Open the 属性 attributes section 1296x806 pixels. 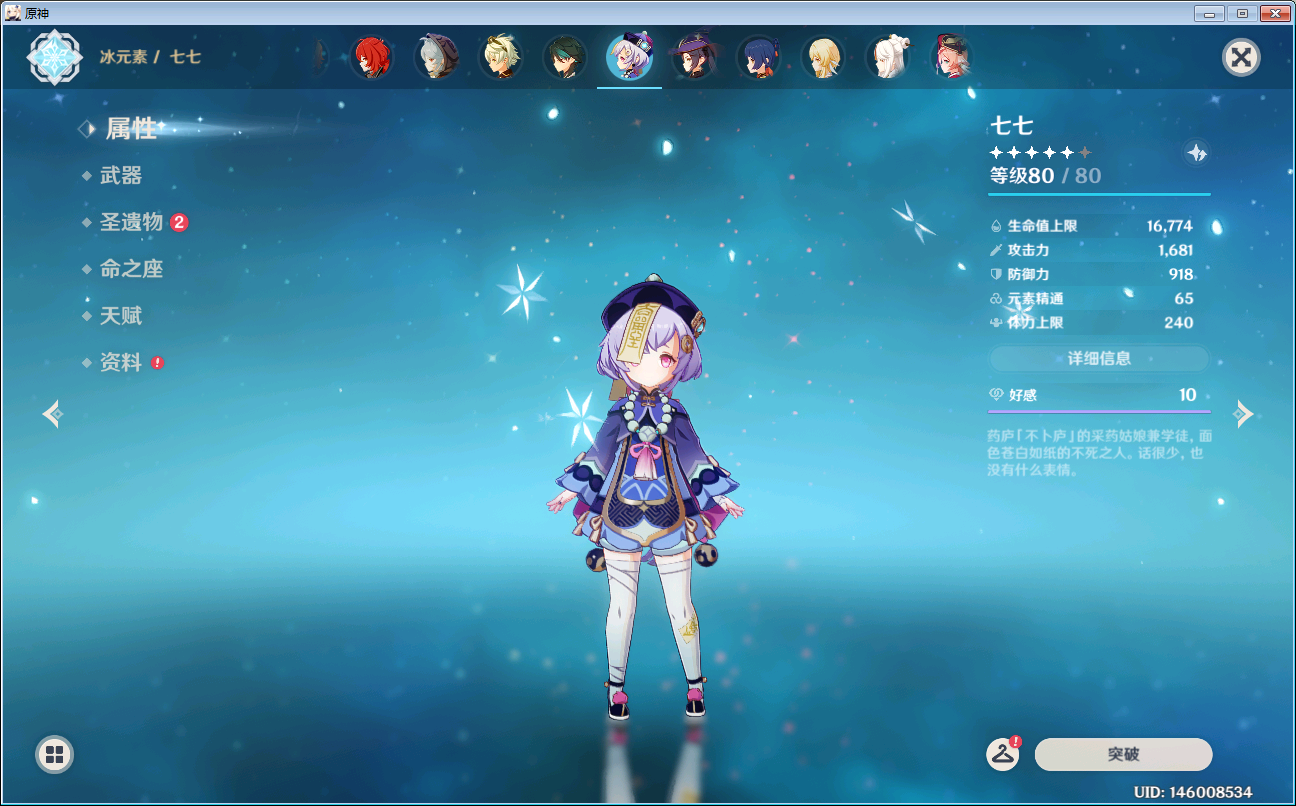click(x=131, y=129)
